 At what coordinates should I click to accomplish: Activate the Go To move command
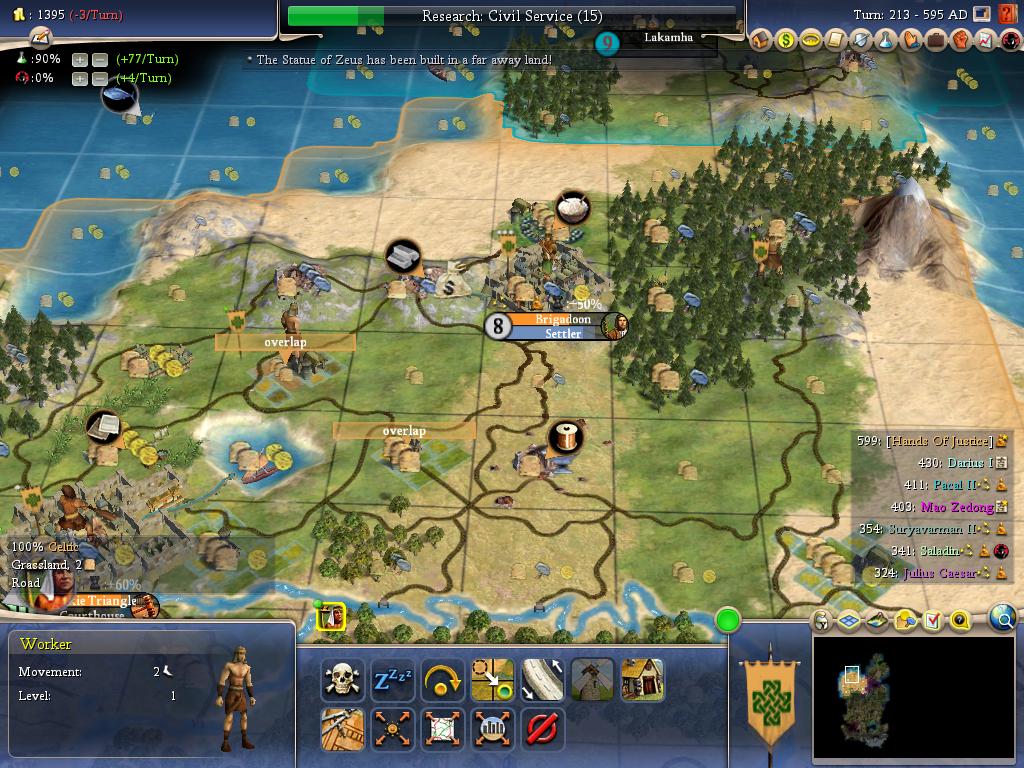tap(493, 681)
